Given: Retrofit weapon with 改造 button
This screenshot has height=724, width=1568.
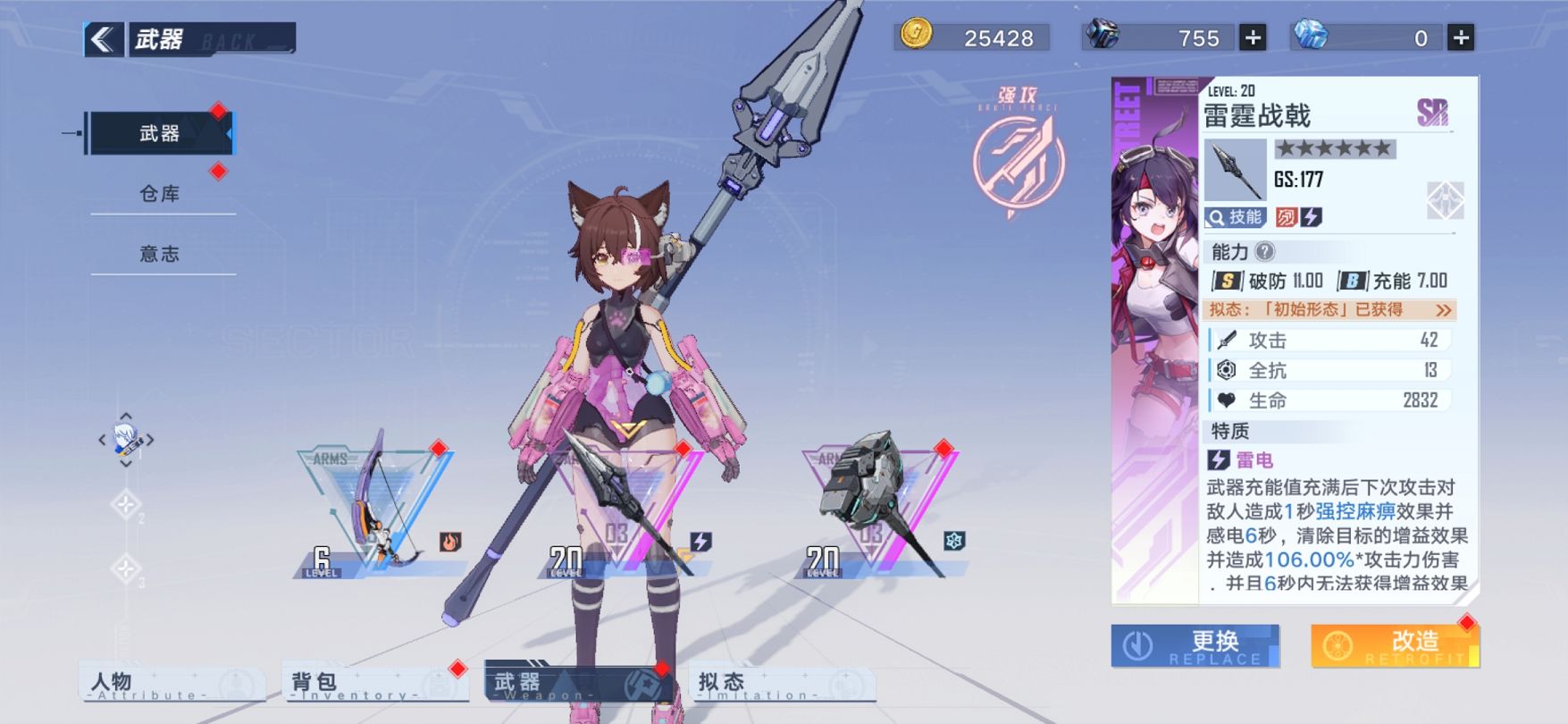Looking at the screenshot, I should point(1395,645).
